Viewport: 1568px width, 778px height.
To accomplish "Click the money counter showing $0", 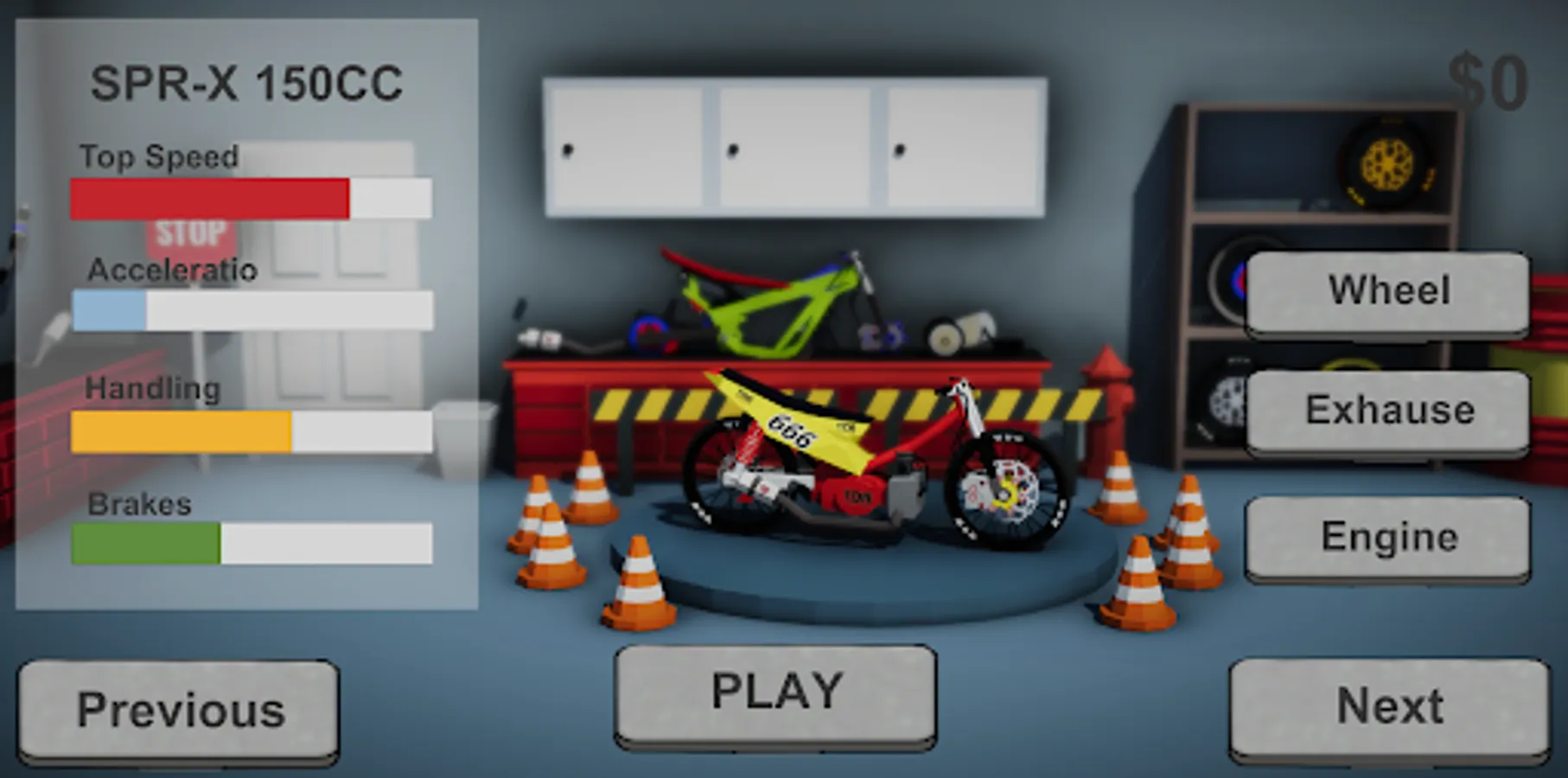I will click(1489, 78).
